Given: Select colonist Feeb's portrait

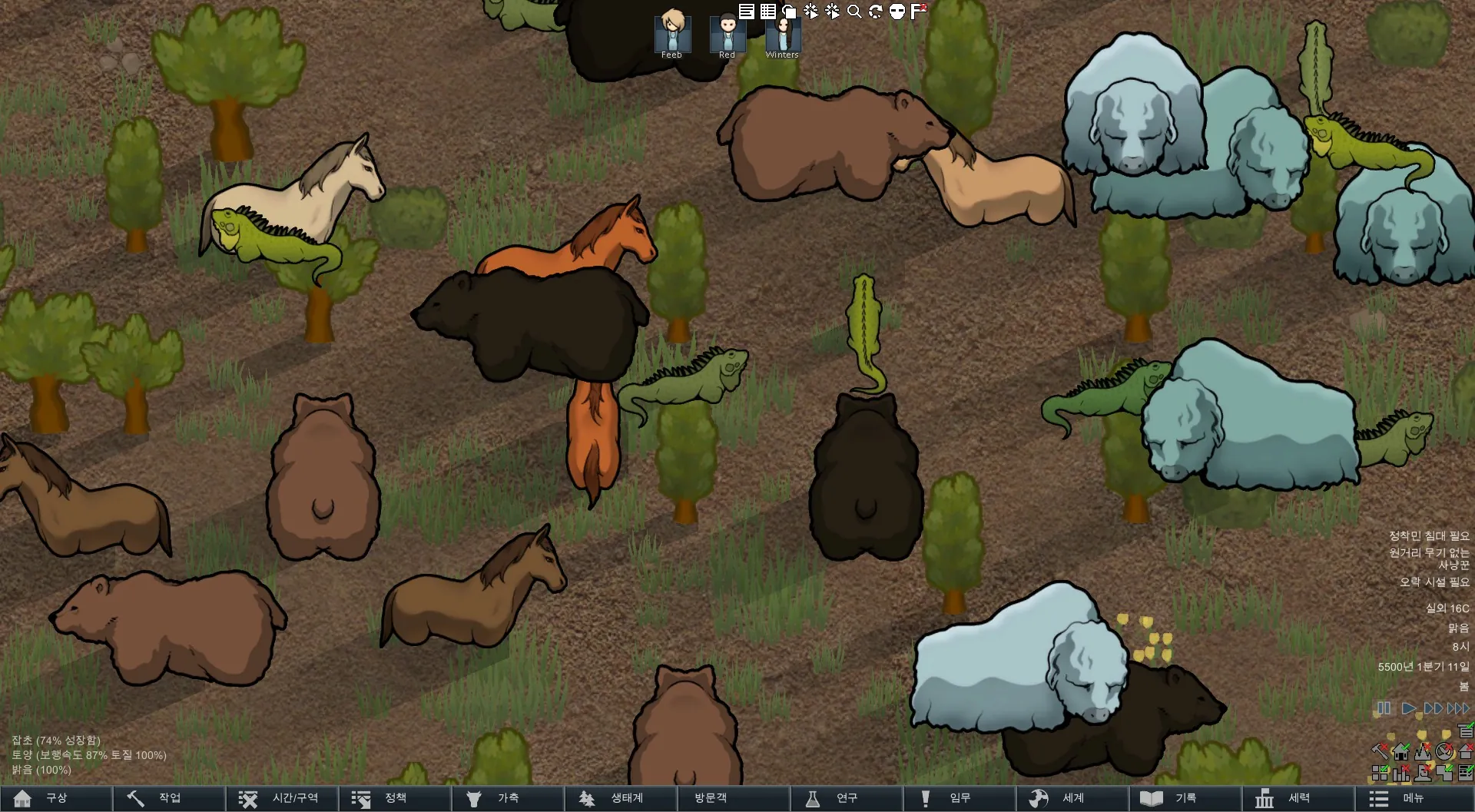Looking at the screenshot, I should (672, 34).
